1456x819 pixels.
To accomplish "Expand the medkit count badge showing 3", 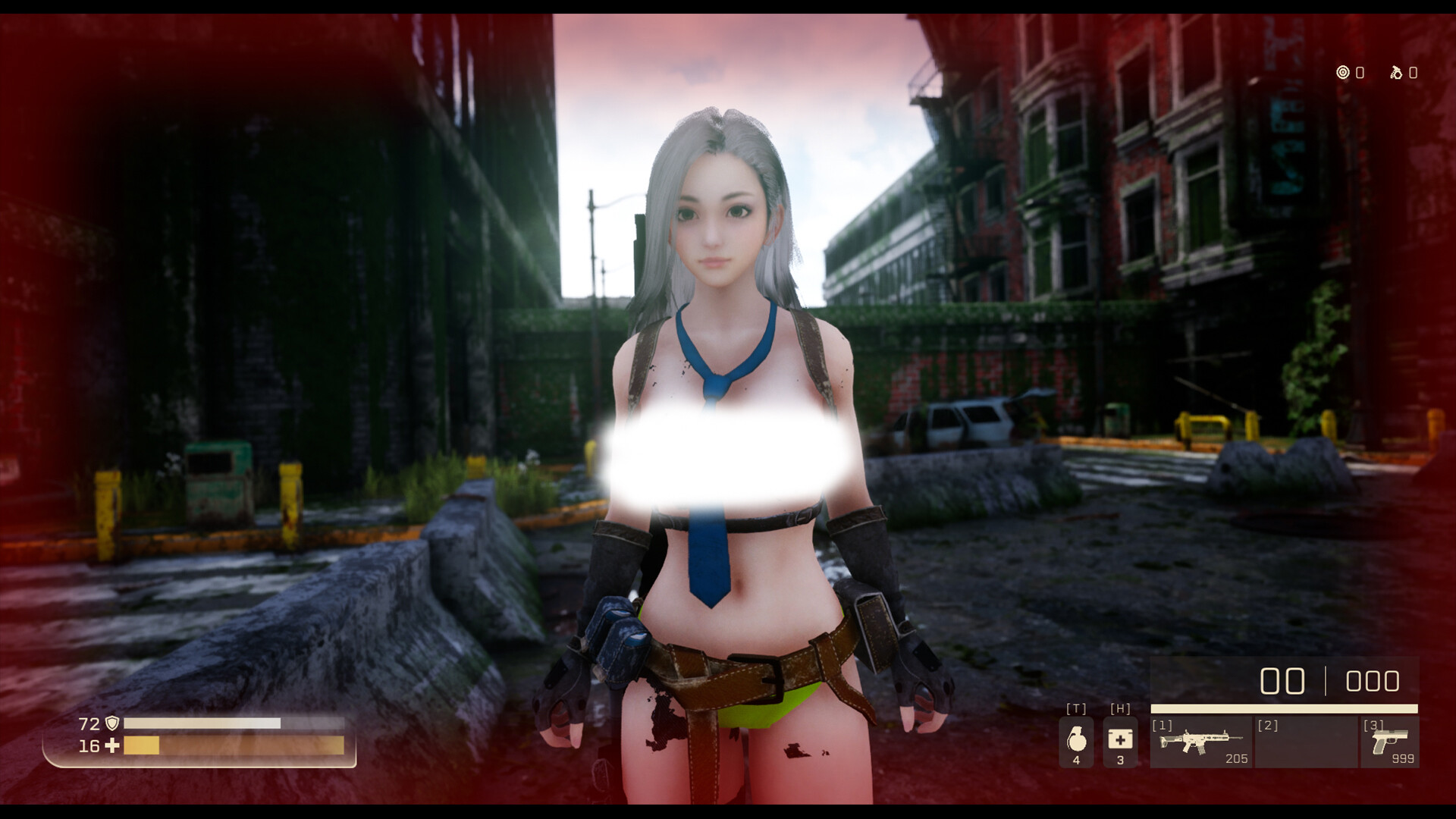I will pyautogui.click(x=1120, y=760).
